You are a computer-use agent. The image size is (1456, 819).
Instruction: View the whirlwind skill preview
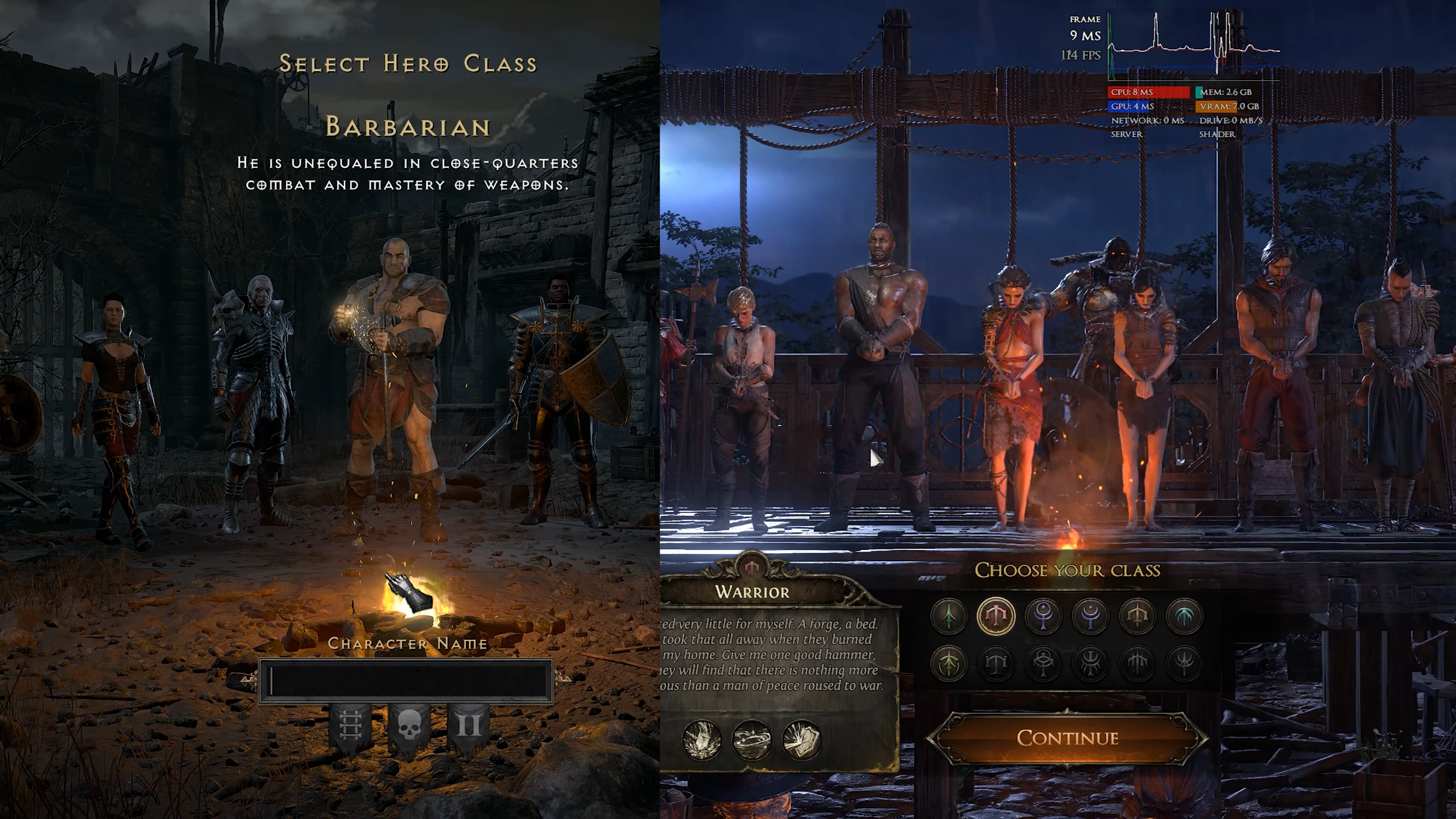coord(752,739)
